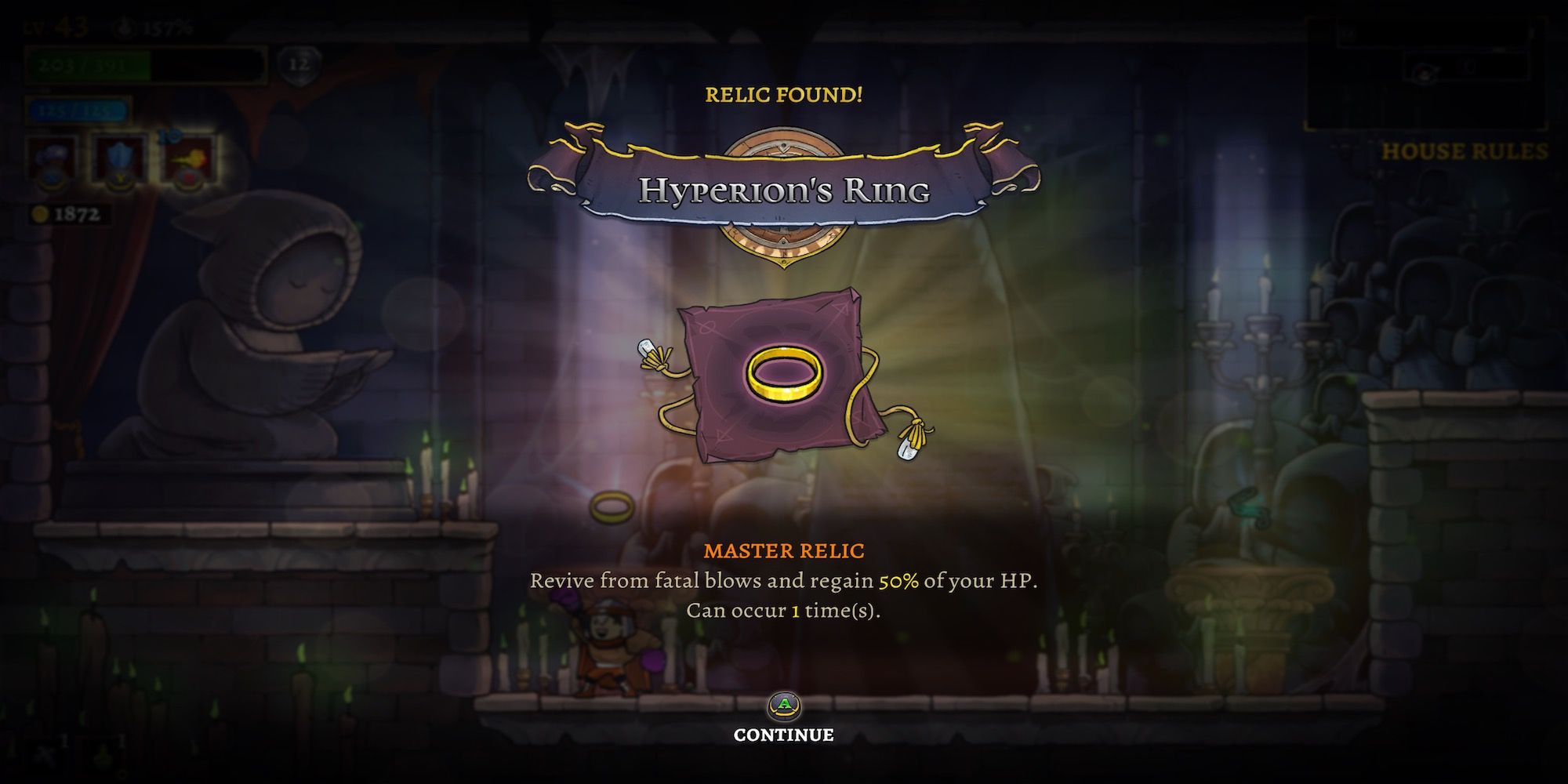Select the fireball spell slot icon

[191, 157]
